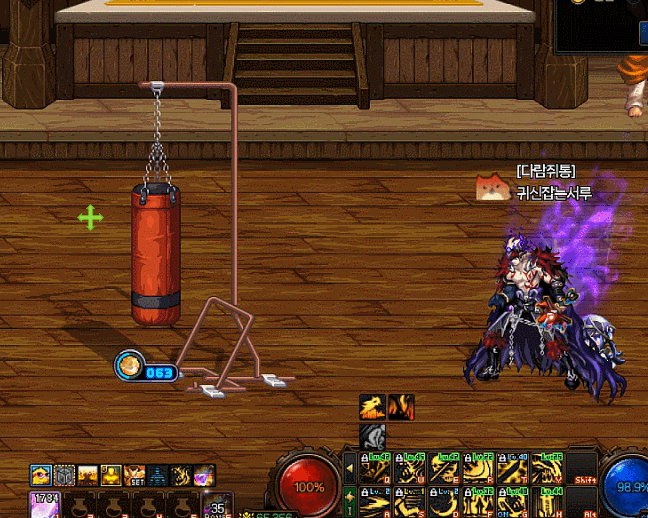Select the grey cube buff icon
Viewport: 648px width, 518px height.
pos(64,475)
